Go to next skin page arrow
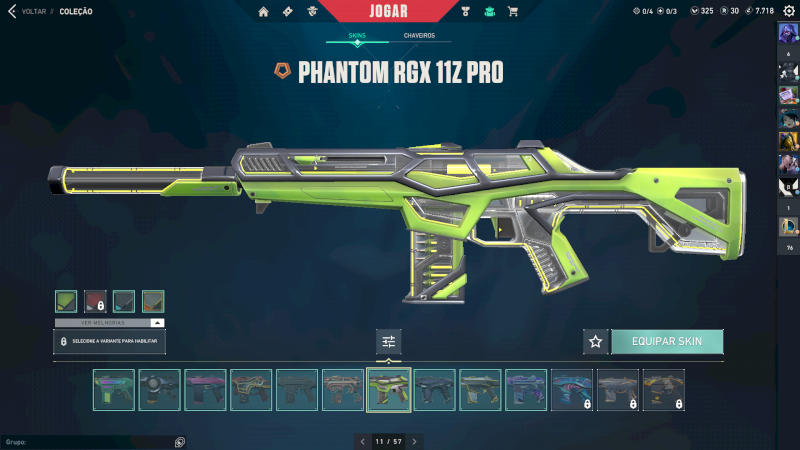This screenshot has height=450, width=800. [414, 441]
